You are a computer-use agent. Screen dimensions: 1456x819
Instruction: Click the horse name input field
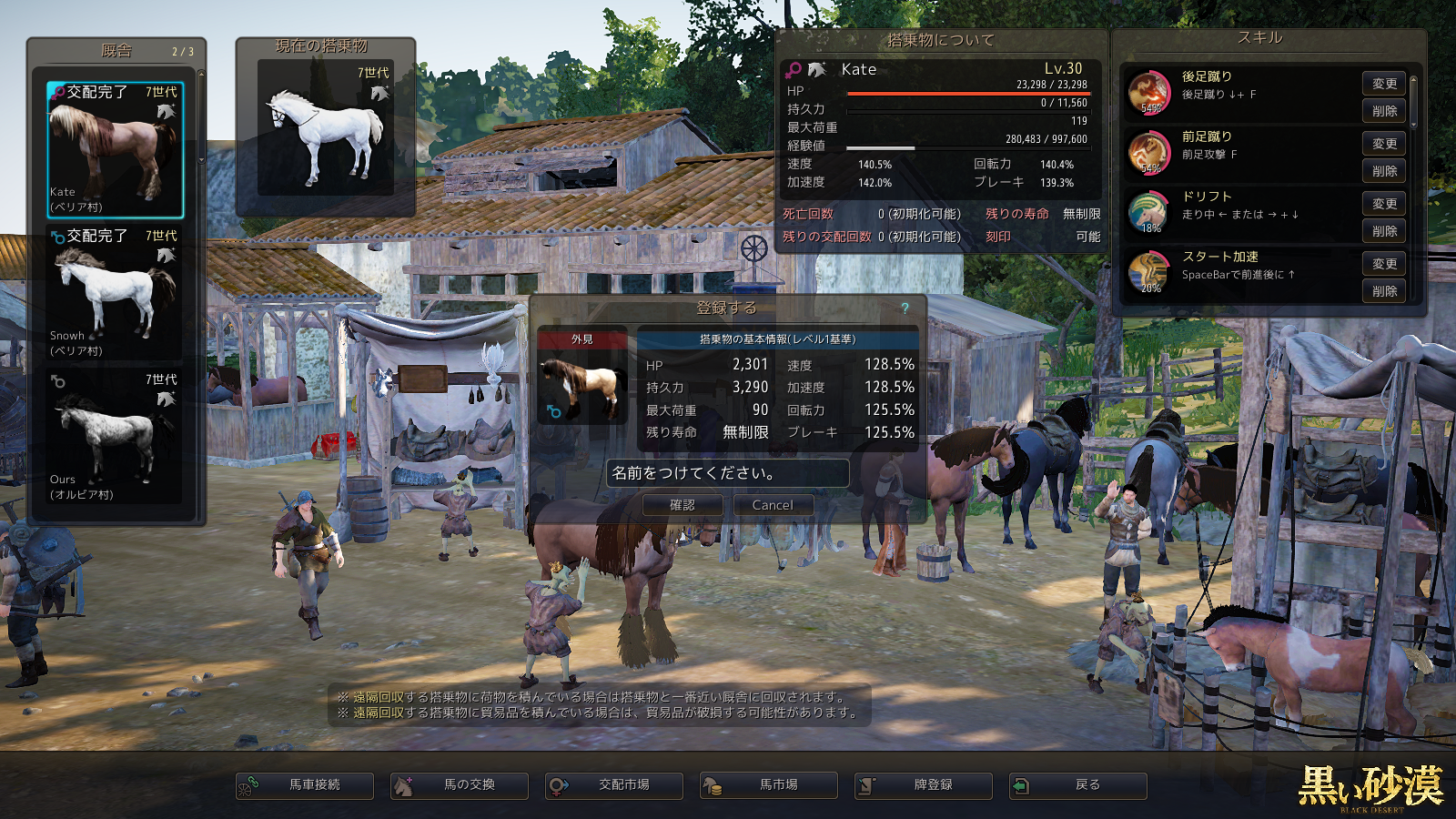(x=727, y=473)
